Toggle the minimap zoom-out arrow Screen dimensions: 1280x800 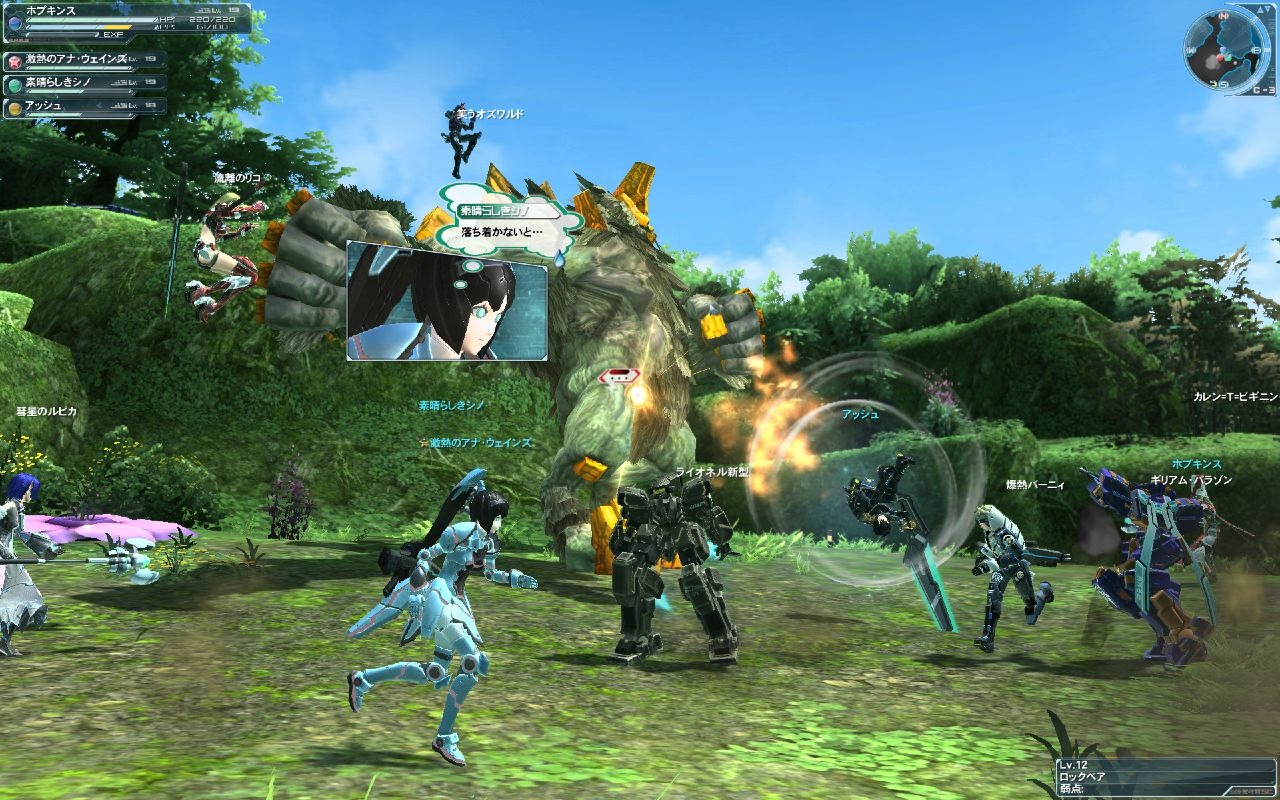(1267, 9)
